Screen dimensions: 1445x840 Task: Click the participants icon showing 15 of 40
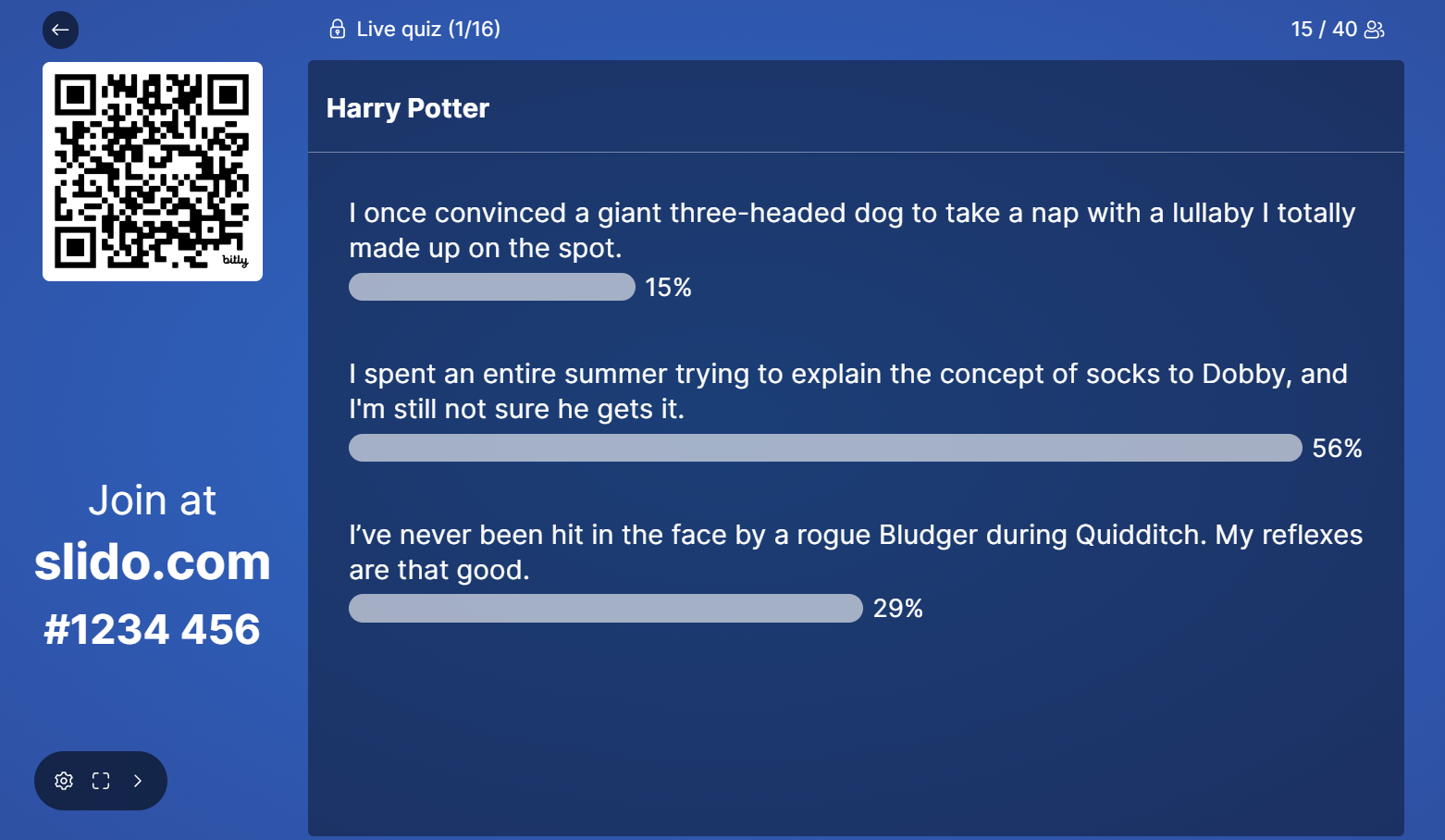[x=1374, y=30]
